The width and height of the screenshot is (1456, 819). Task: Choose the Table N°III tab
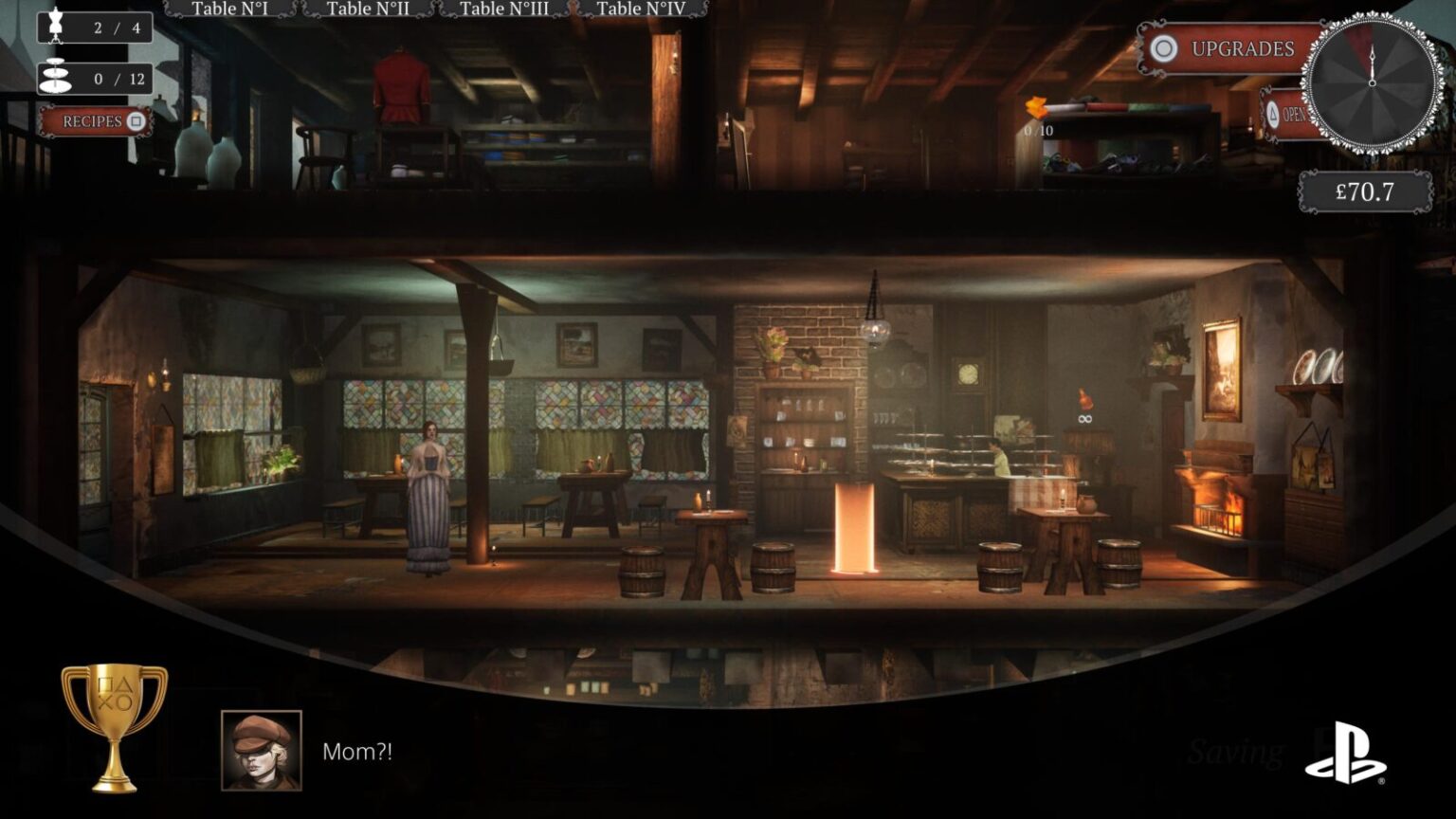503,9
